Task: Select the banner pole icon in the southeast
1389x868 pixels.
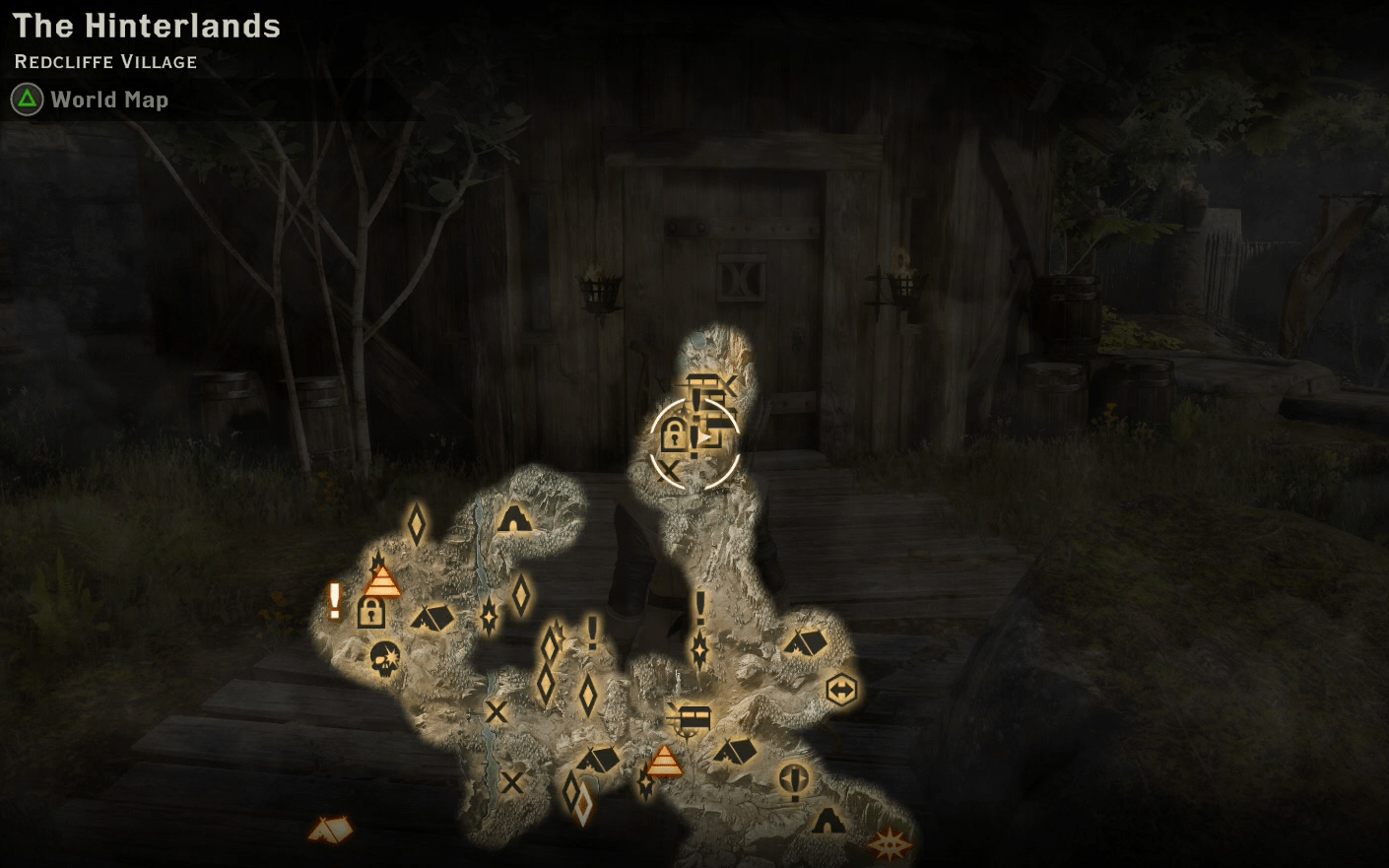Action: (793, 780)
